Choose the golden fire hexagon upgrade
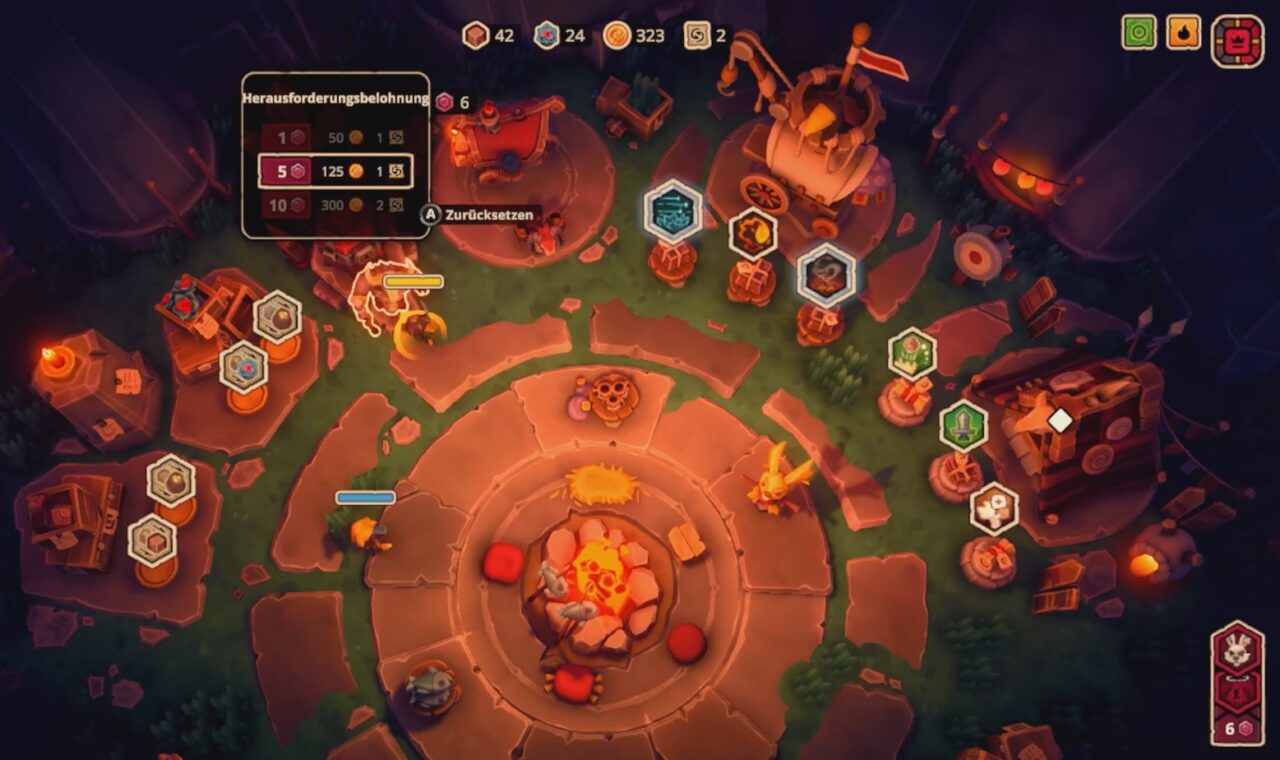Viewport: 1280px width, 760px height. (x=753, y=234)
